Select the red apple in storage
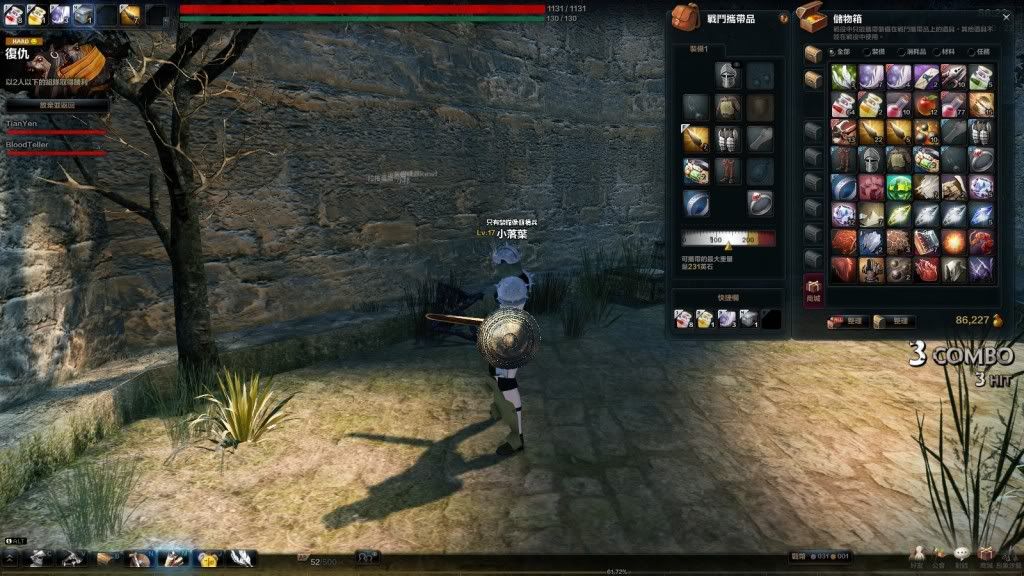The width and height of the screenshot is (1024, 576). pos(926,104)
